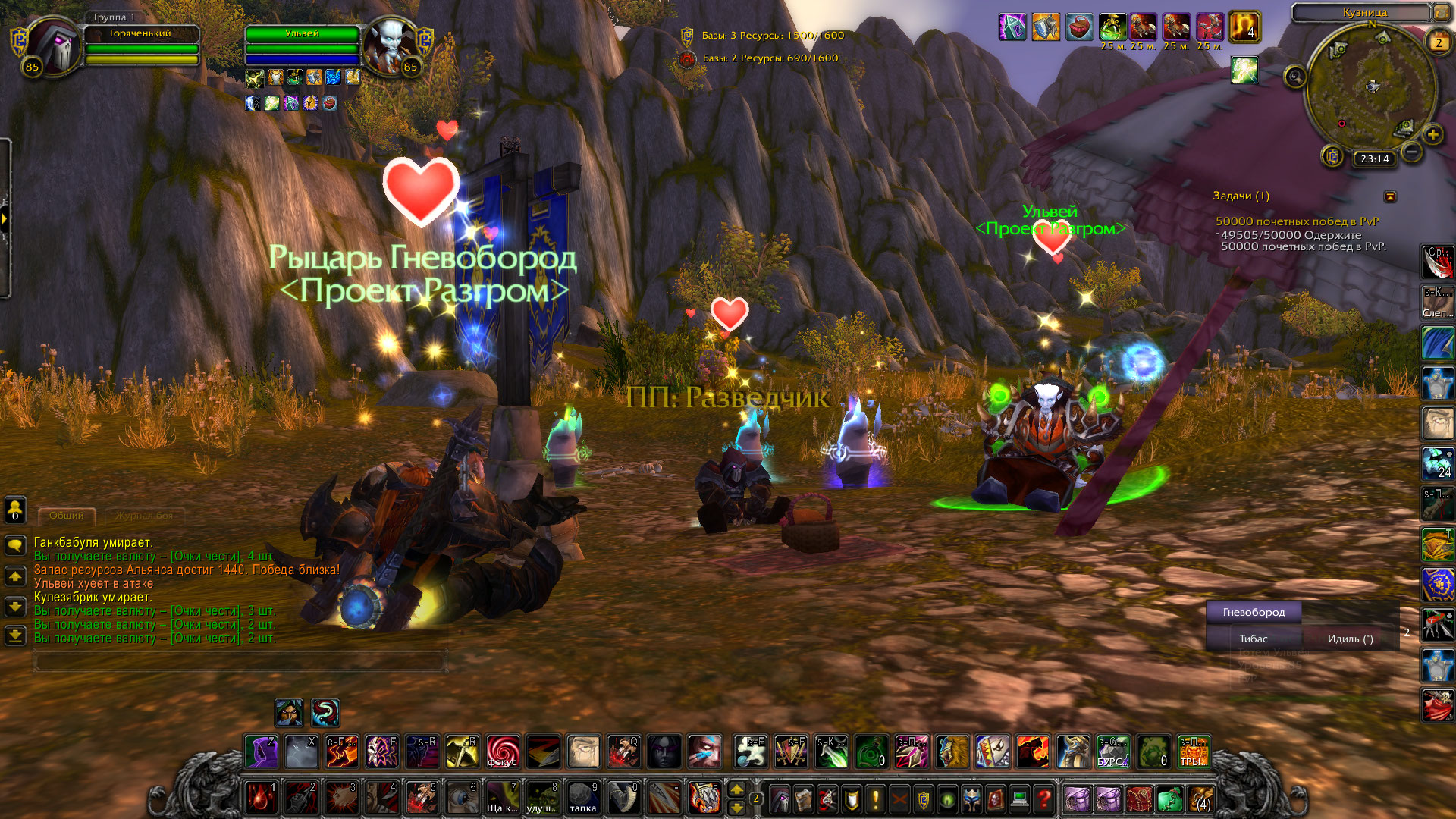Click the battleground PvP shield minimap button
This screenshot has width=1456, height=819.
click(1332, 157)
